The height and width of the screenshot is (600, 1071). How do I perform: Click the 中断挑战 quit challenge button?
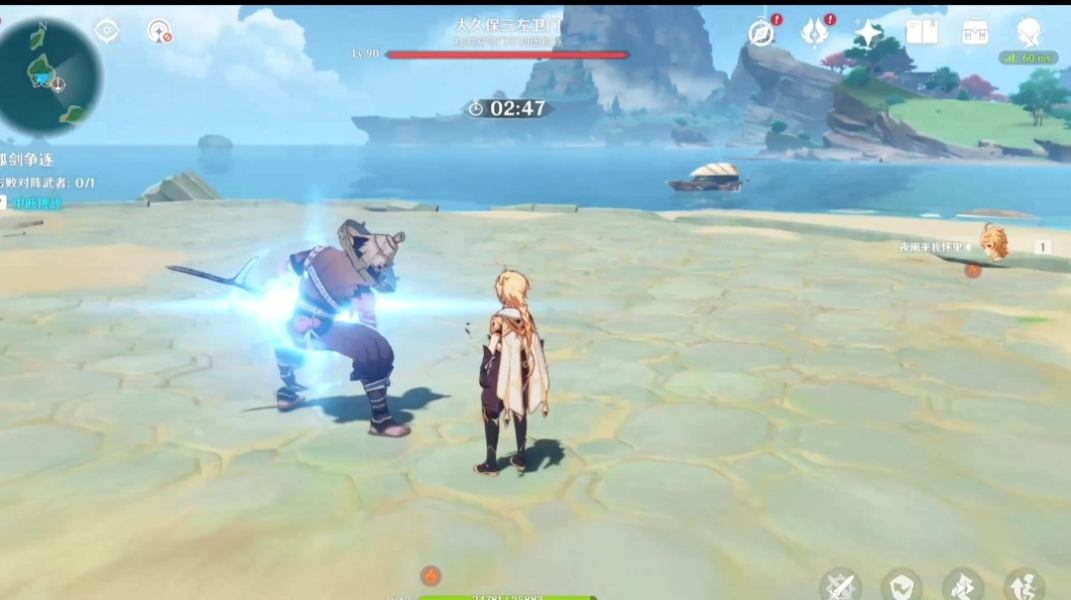[x=38, y=203]
